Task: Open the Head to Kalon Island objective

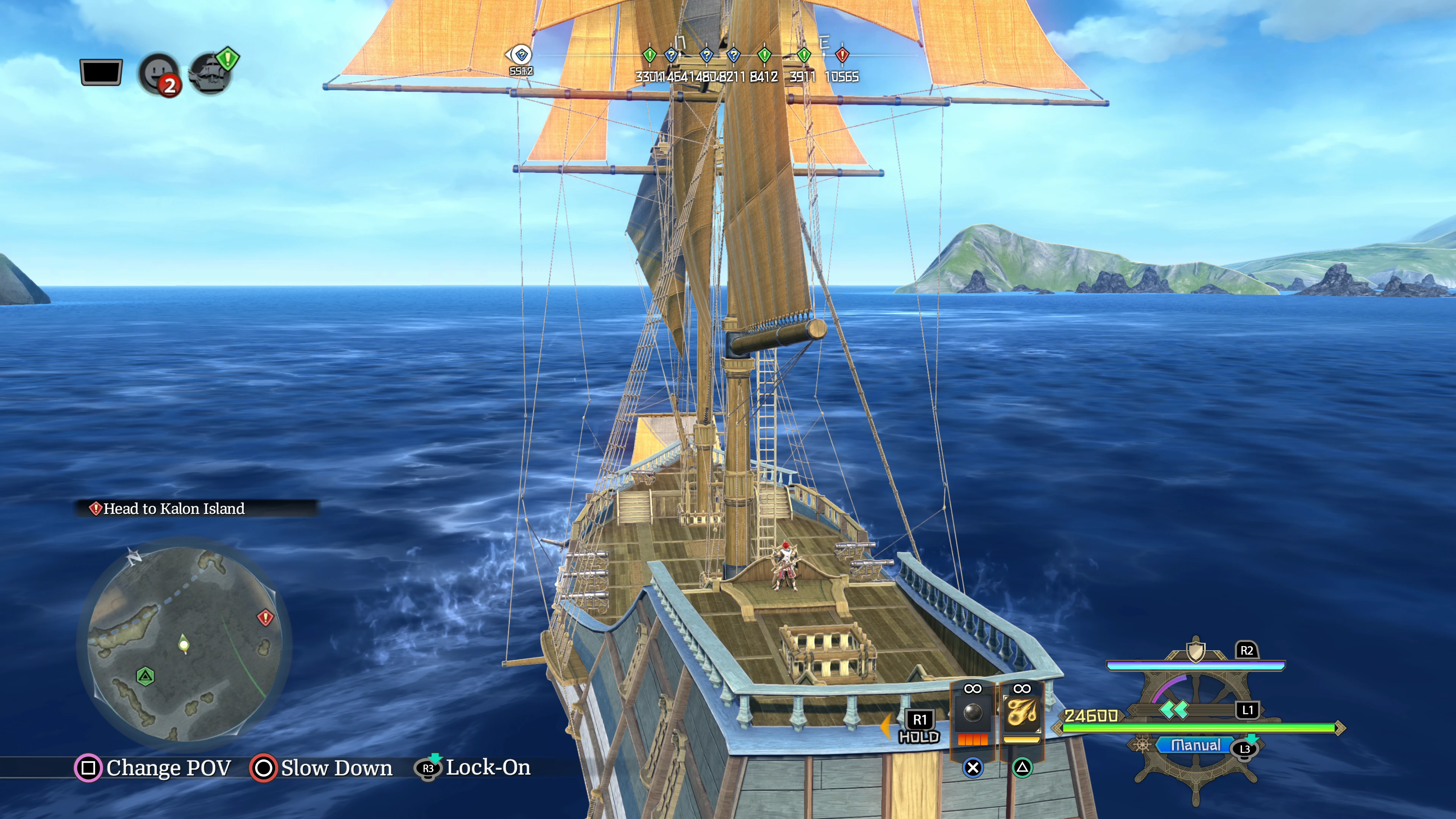Action: (x=174, y=509)
